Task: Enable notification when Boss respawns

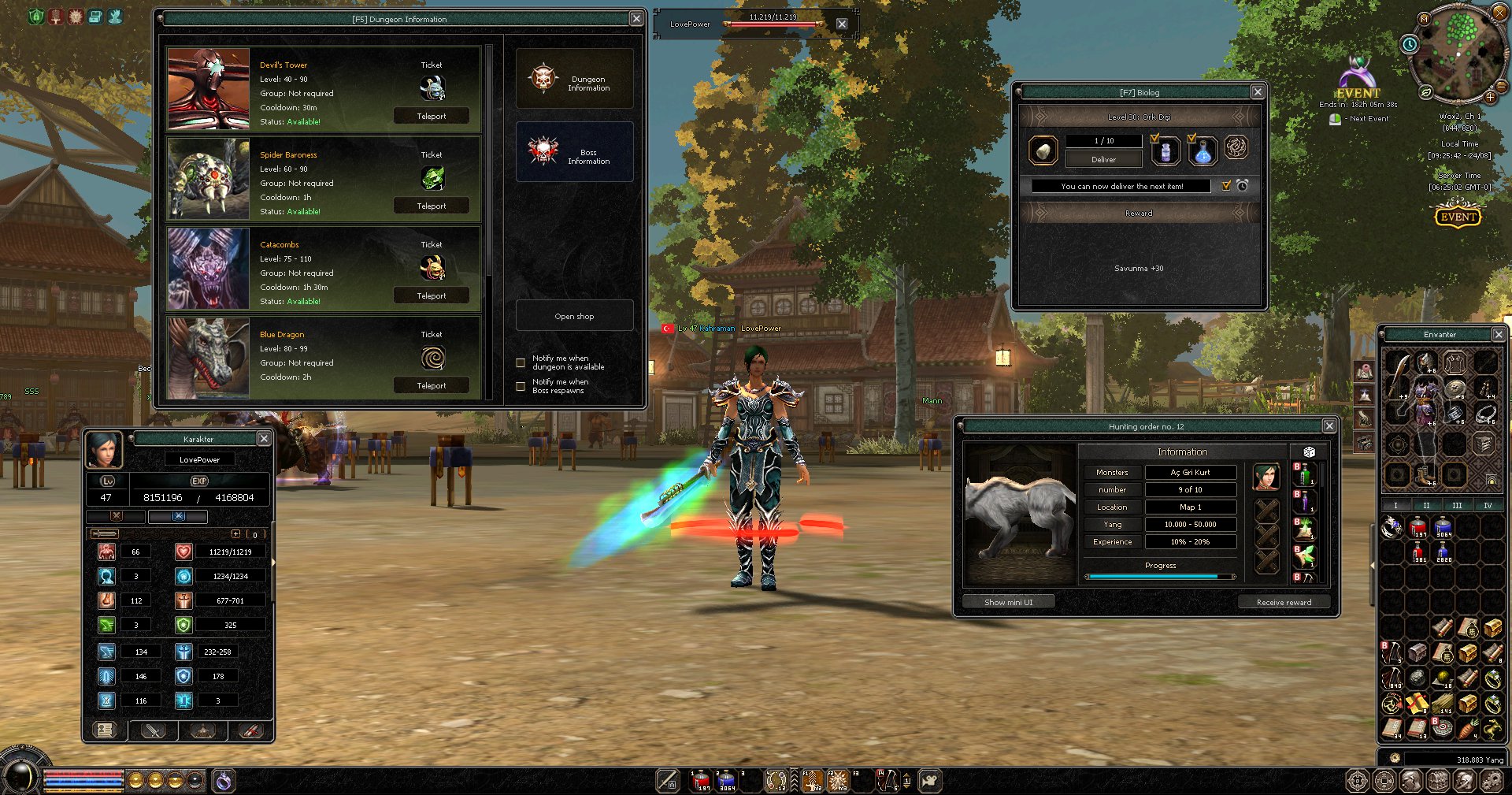Action: click(x=521, y=386)
